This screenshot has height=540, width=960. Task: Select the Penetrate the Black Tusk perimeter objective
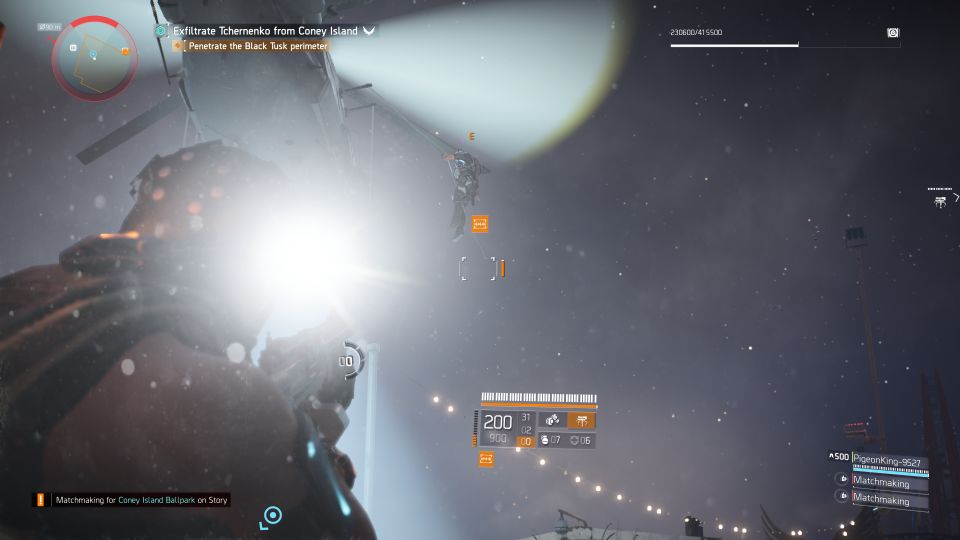258,46
